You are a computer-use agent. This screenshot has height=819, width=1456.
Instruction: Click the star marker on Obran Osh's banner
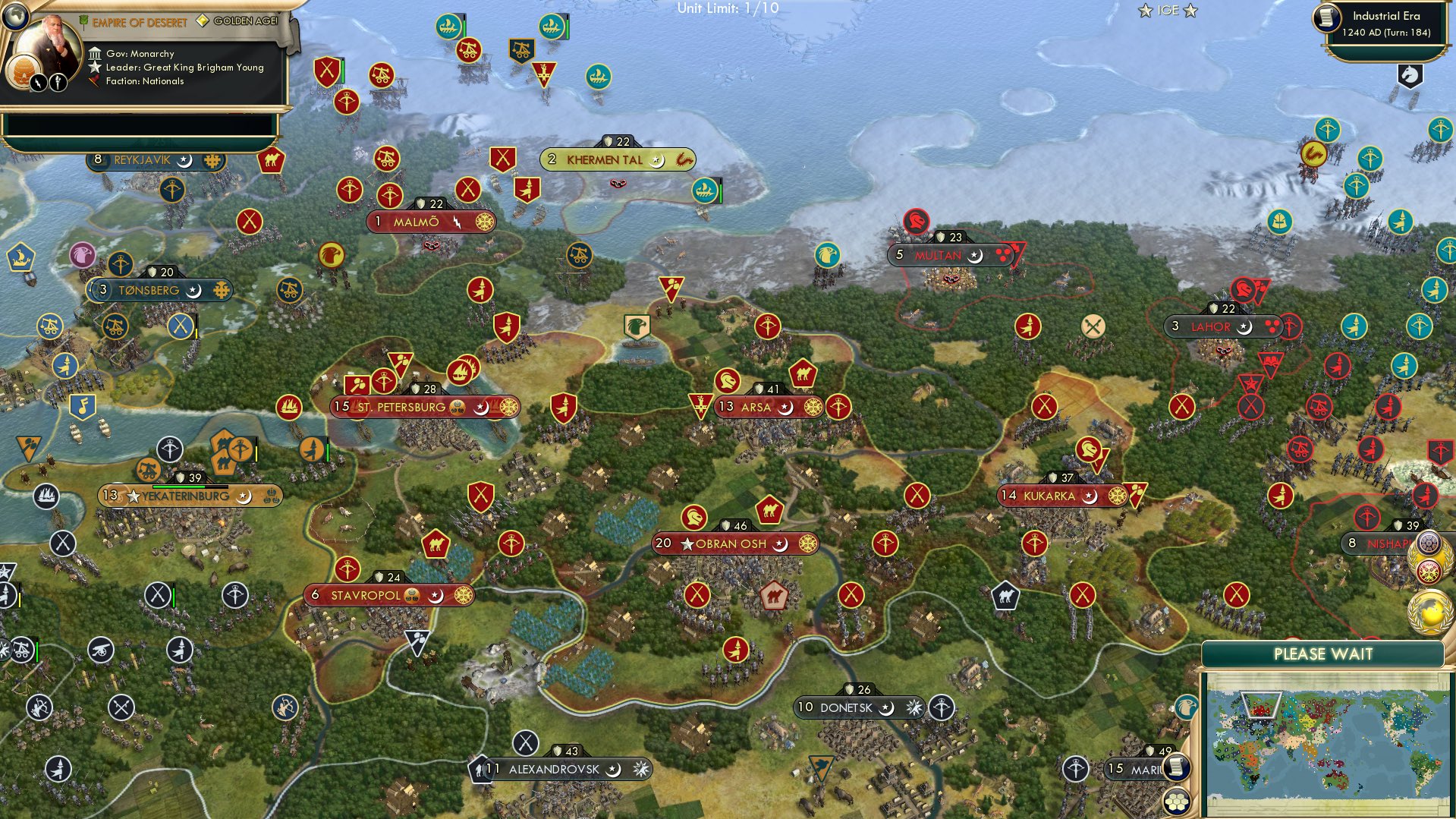tap(687, 543)
